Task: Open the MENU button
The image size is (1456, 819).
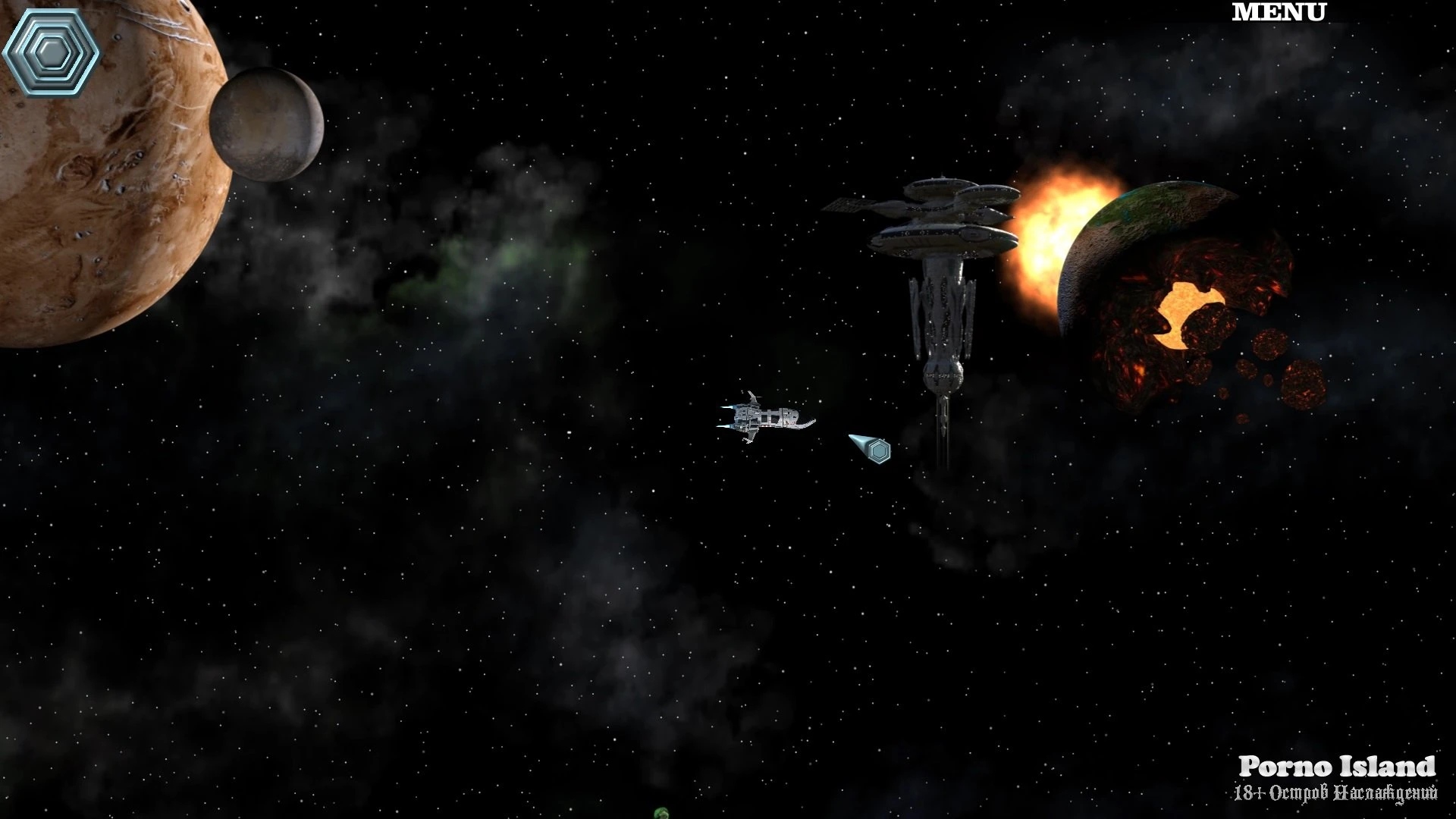Action: pos(1279,13)
